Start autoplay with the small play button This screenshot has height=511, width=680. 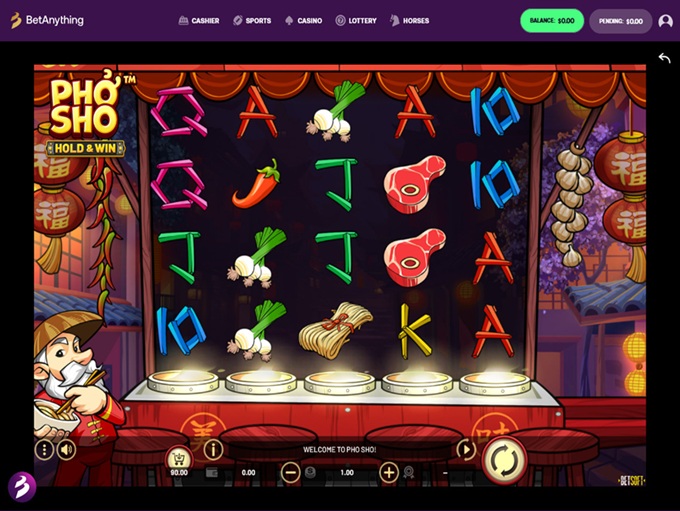pos(466,450)
